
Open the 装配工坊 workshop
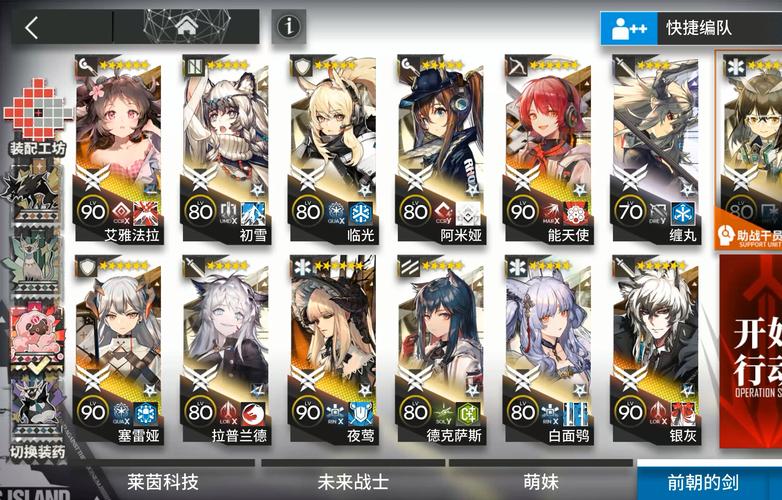(x=37, y=116)
